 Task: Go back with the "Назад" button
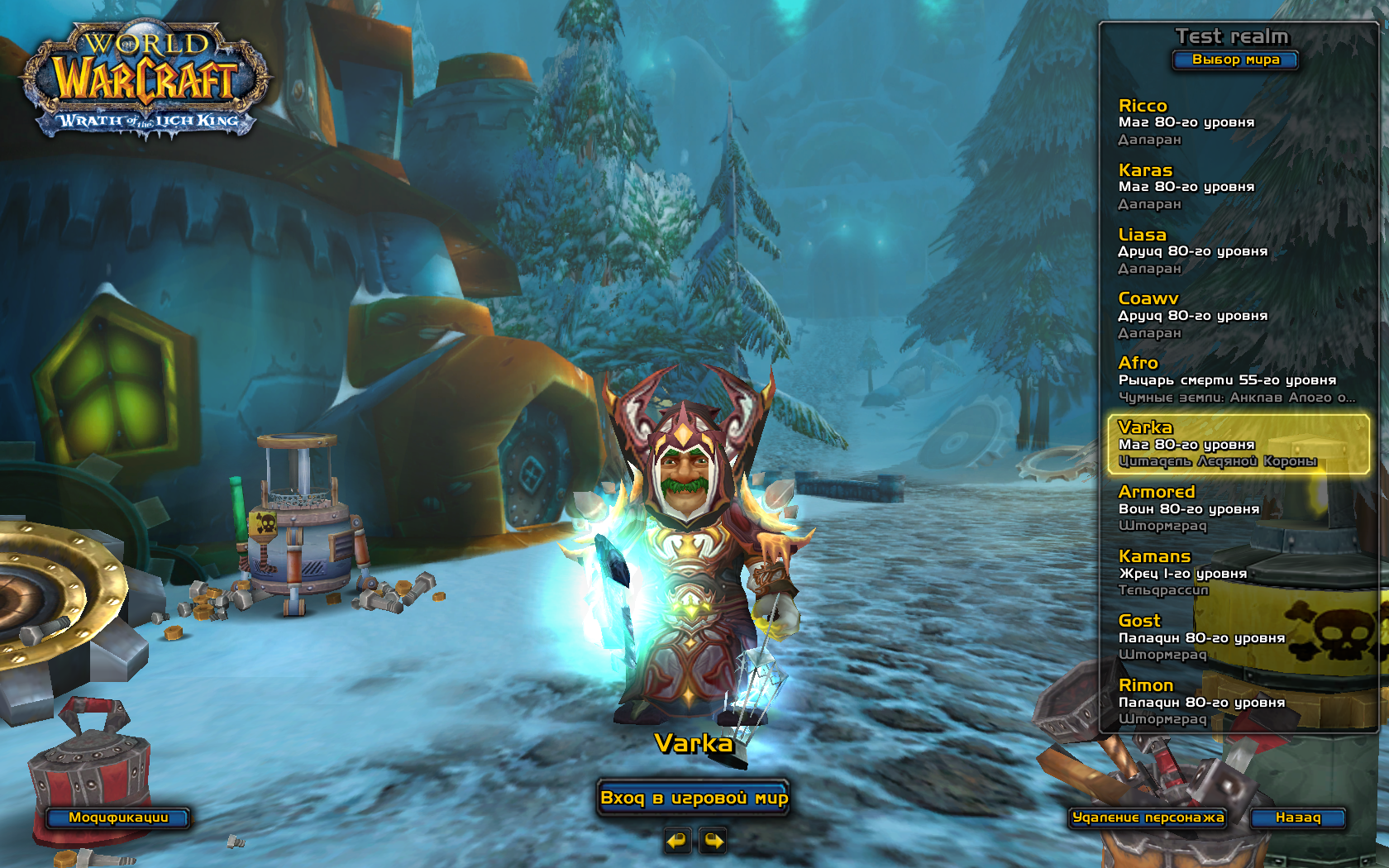(1297, 818)
